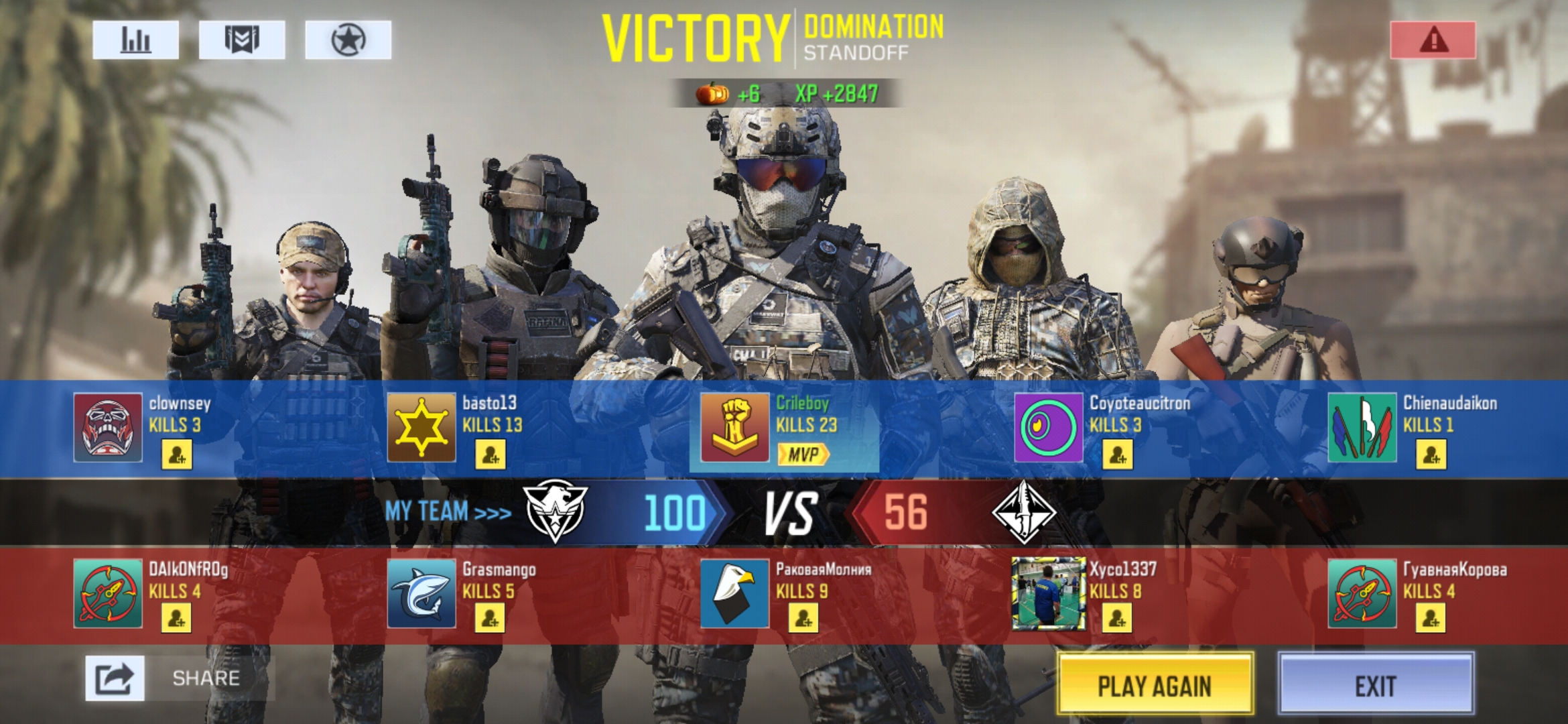Select MVP Crileboy's fist avatar
The width and height of the screenshot is (1568, 724).
pyautogui.click(x=735, y=428)
